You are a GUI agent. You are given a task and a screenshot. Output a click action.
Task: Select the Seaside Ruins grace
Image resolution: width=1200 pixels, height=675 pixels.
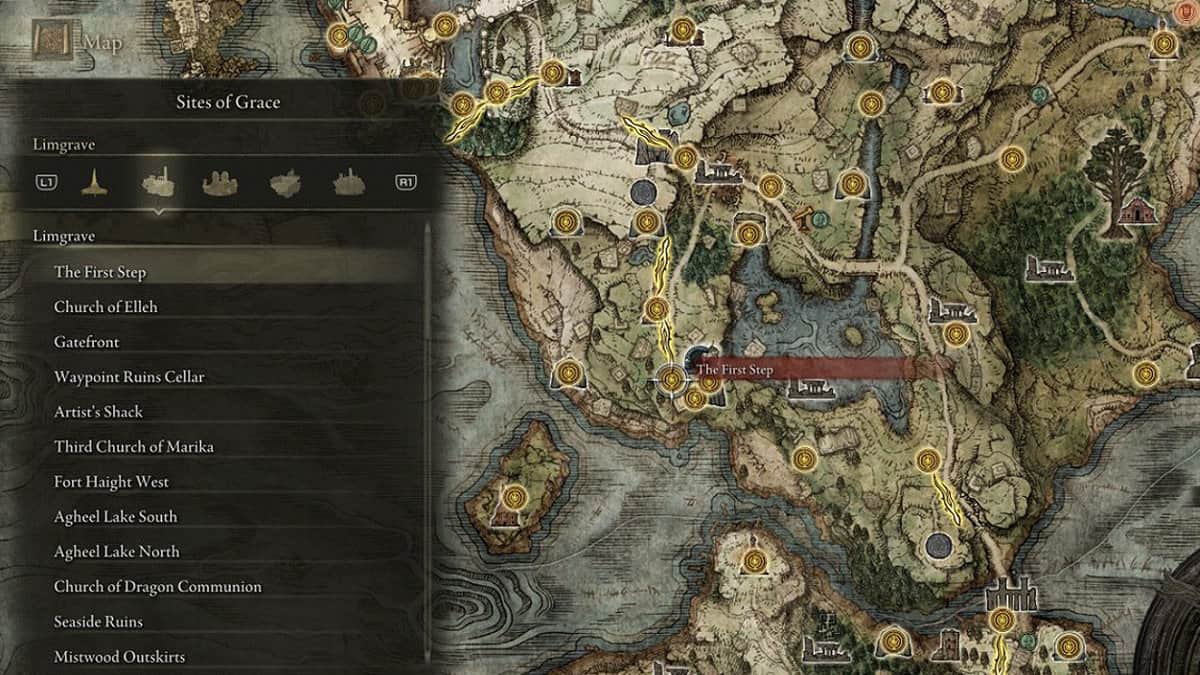98,622
